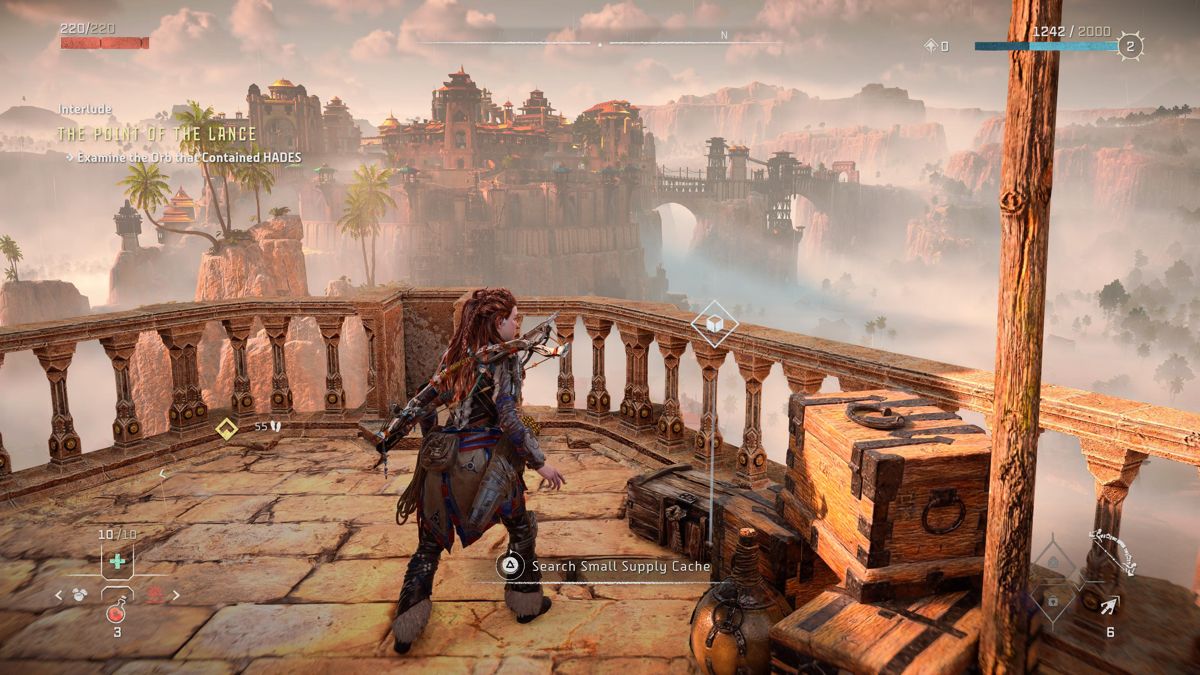Choose the white berries tool icon
1200x675 pixels.
[x=78, y=595]
